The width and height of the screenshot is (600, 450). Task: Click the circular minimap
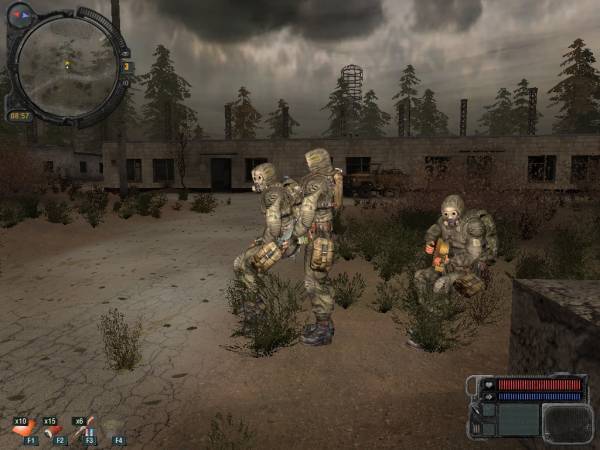pos(66,64)
